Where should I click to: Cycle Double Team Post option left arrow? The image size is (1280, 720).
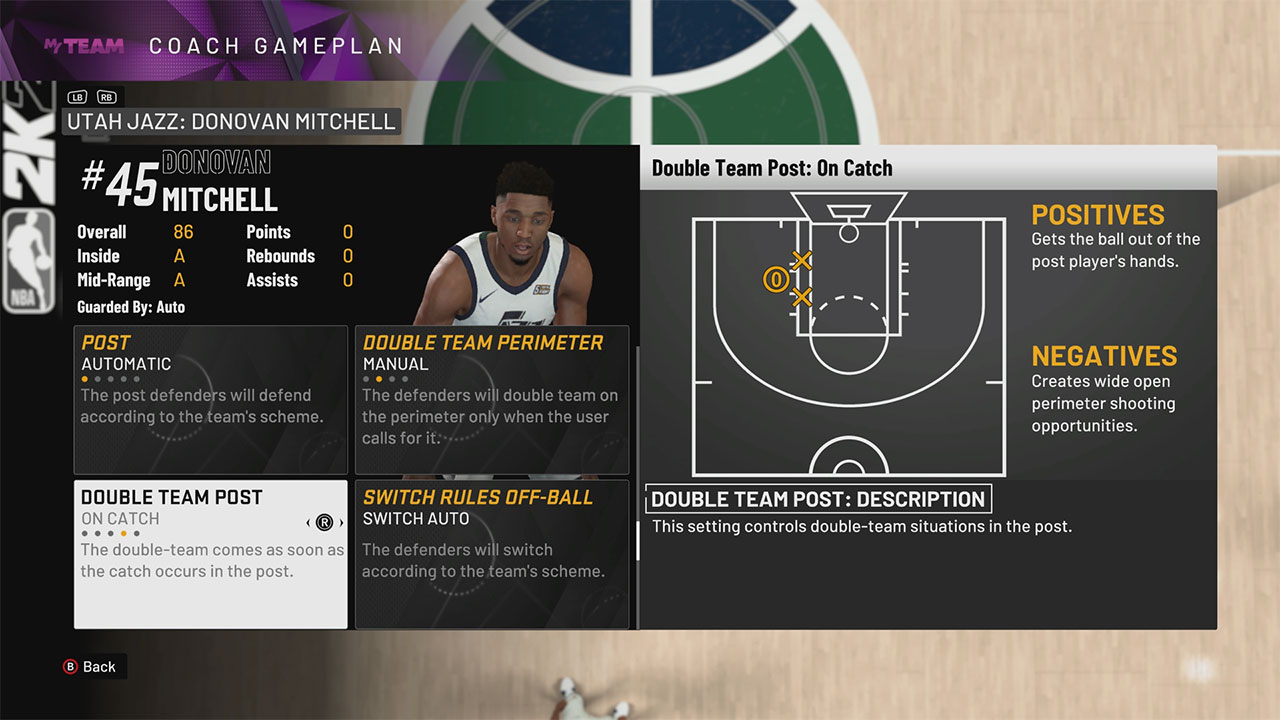tap(308, 522)
